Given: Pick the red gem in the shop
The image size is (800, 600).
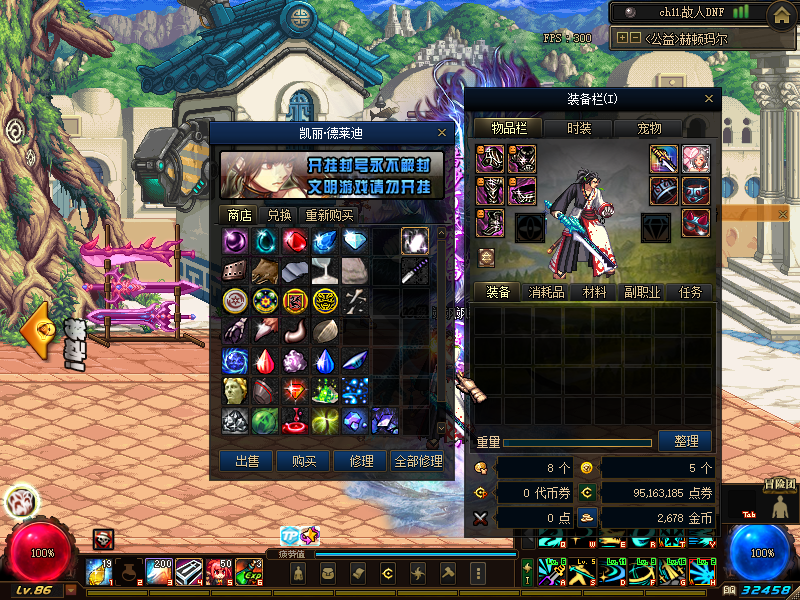Looking at the screenshot, I should pos(294,241).
